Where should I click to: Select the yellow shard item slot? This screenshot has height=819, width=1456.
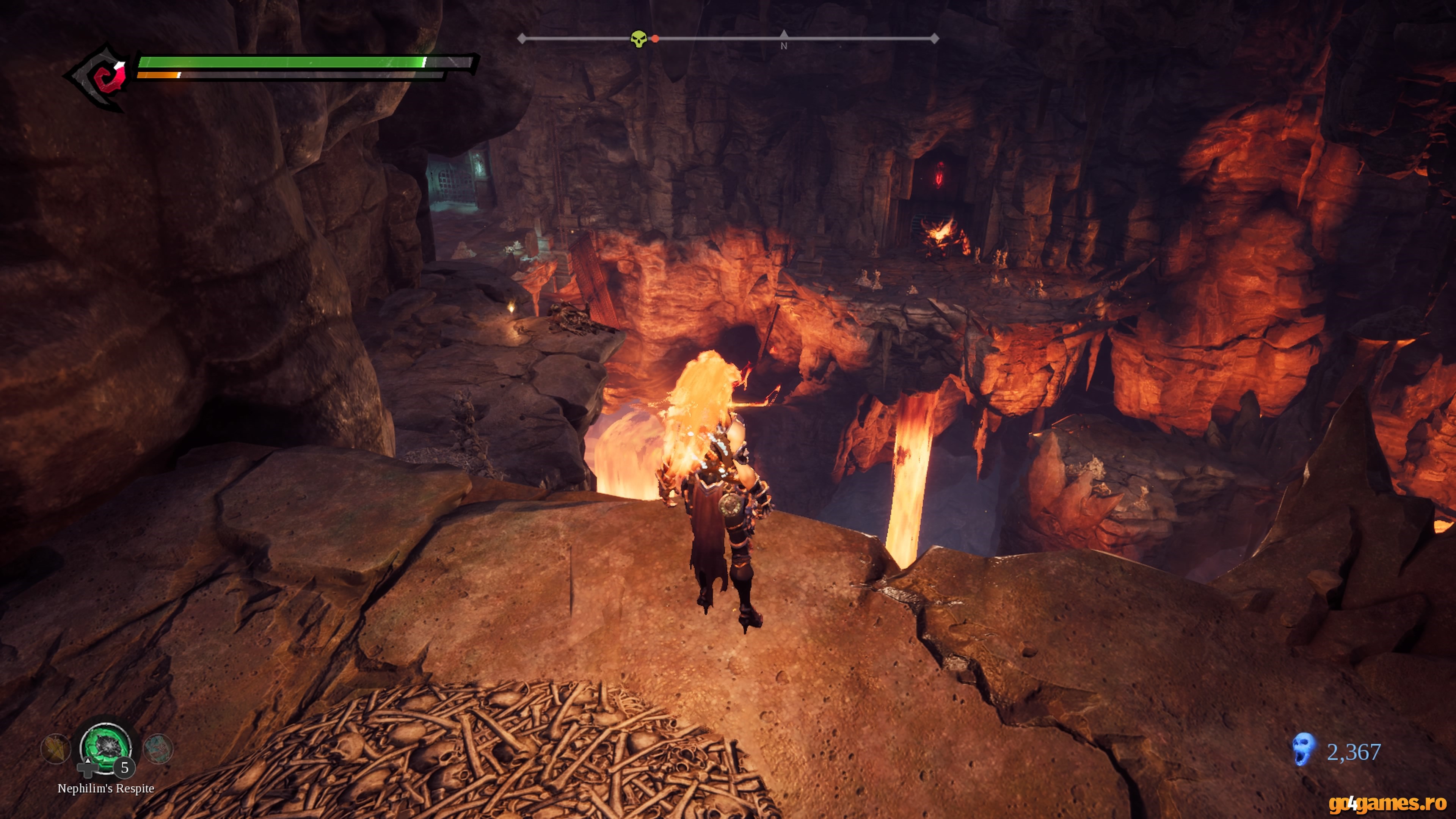55,748
